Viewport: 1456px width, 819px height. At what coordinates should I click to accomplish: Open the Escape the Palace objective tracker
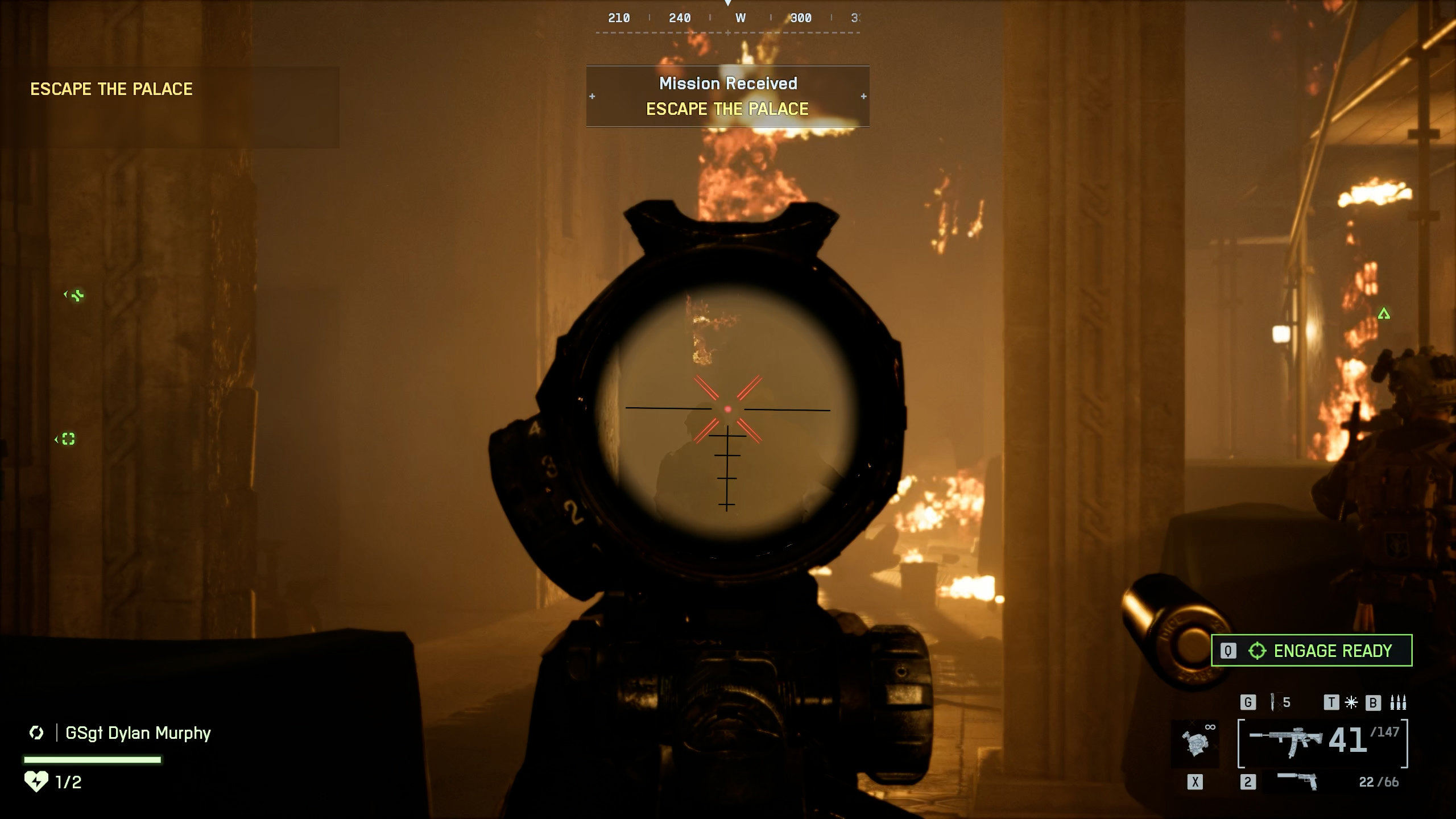pos(111,89)
